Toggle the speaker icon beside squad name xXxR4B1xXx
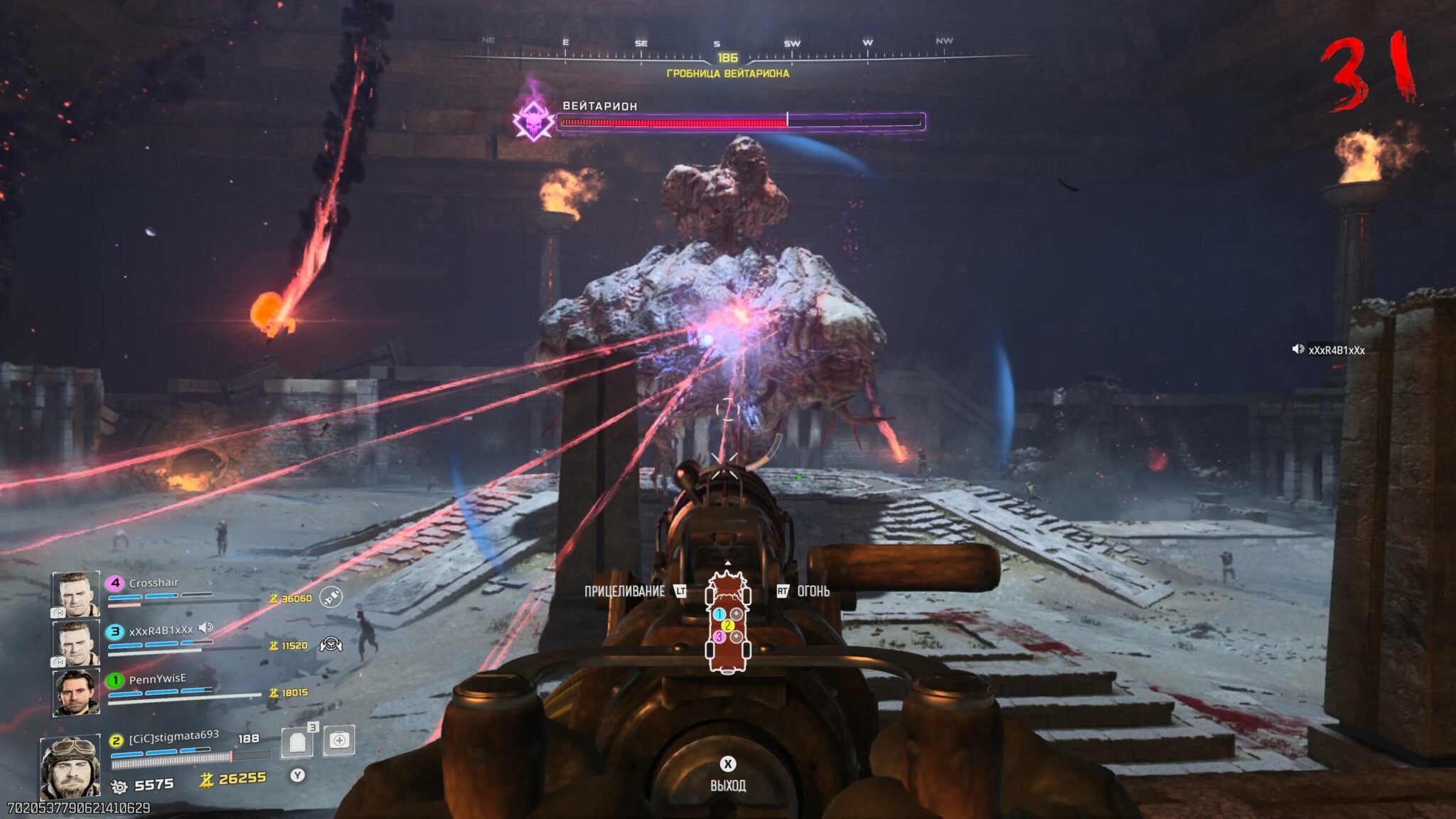The width and height of the screenshot is (1456, 819). coord(206,628)
